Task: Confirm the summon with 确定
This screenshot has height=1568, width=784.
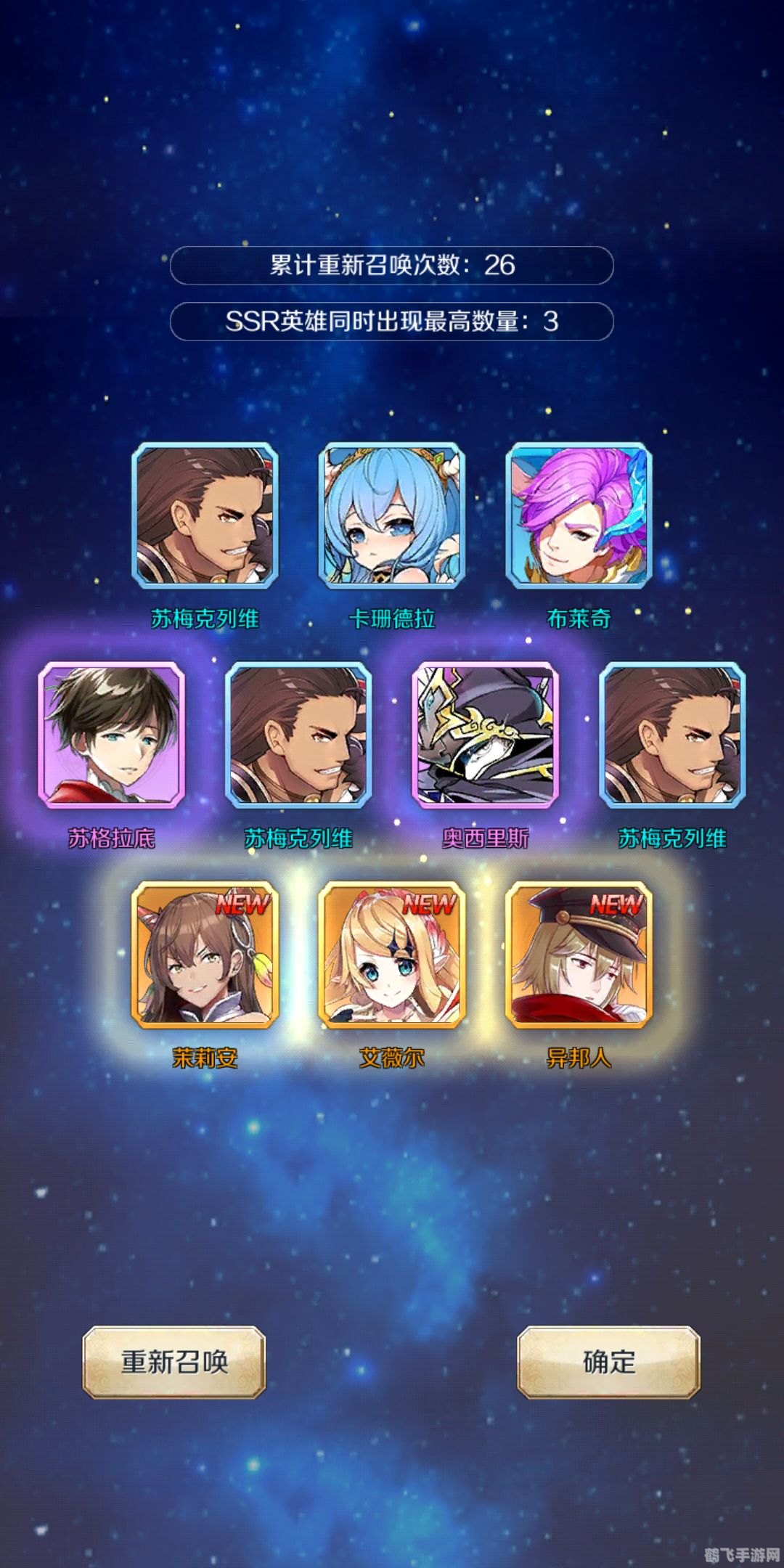Action: click(608, 1362)
